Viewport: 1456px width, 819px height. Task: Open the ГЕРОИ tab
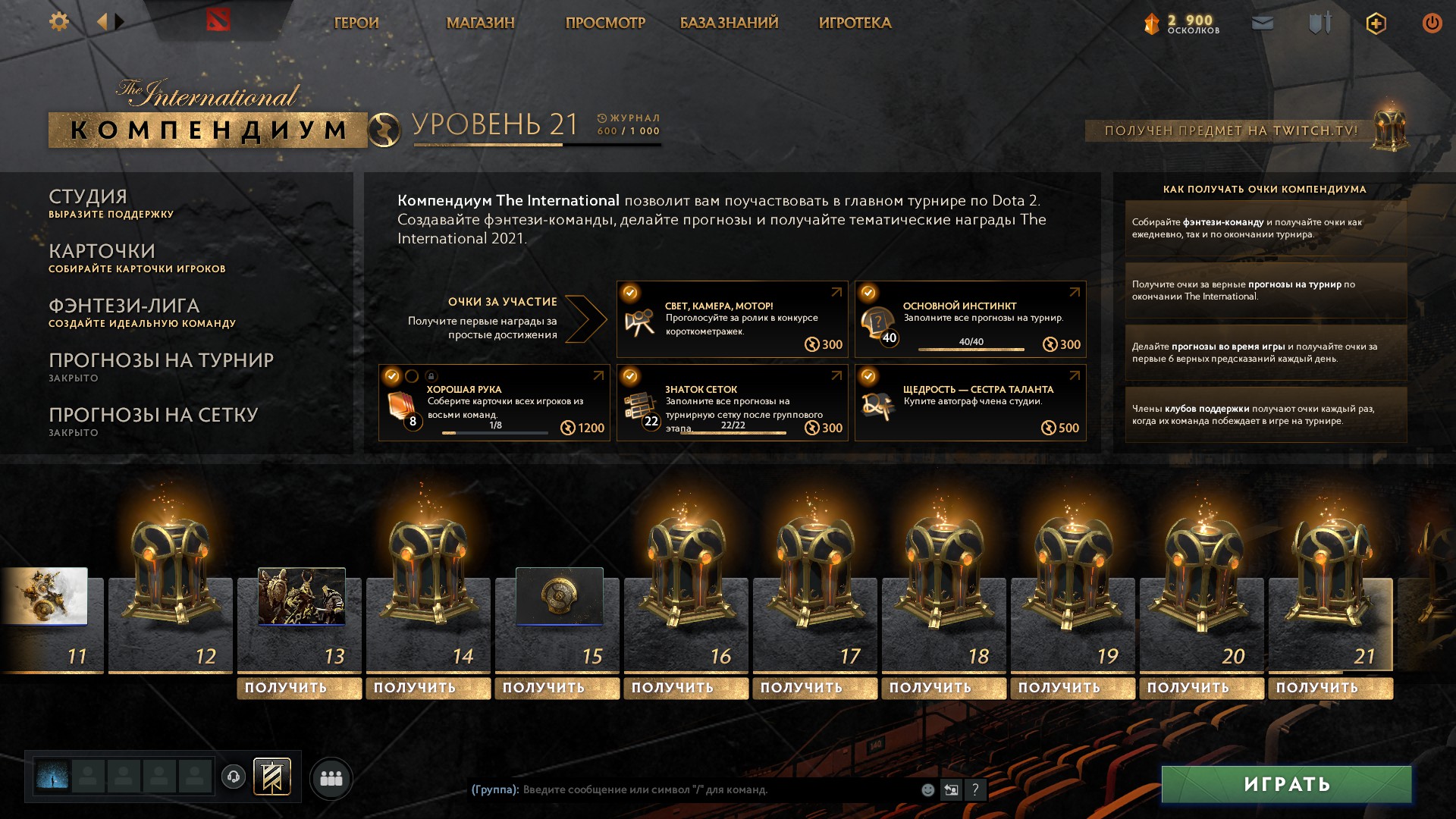point(356,23)
